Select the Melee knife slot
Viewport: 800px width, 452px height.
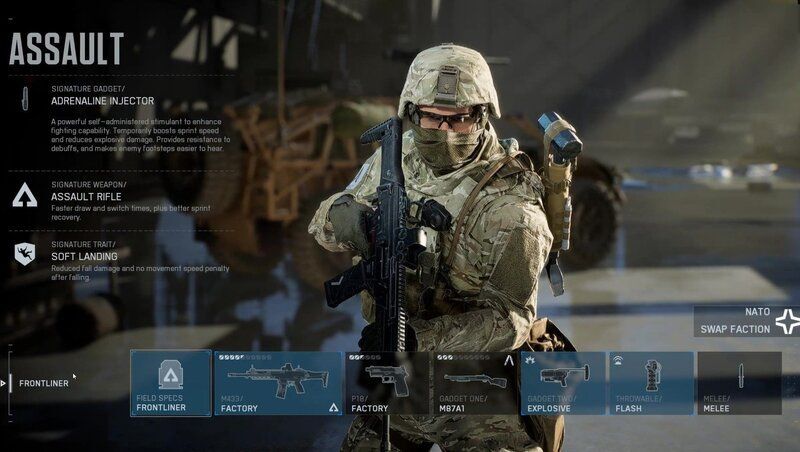point(739,382)
